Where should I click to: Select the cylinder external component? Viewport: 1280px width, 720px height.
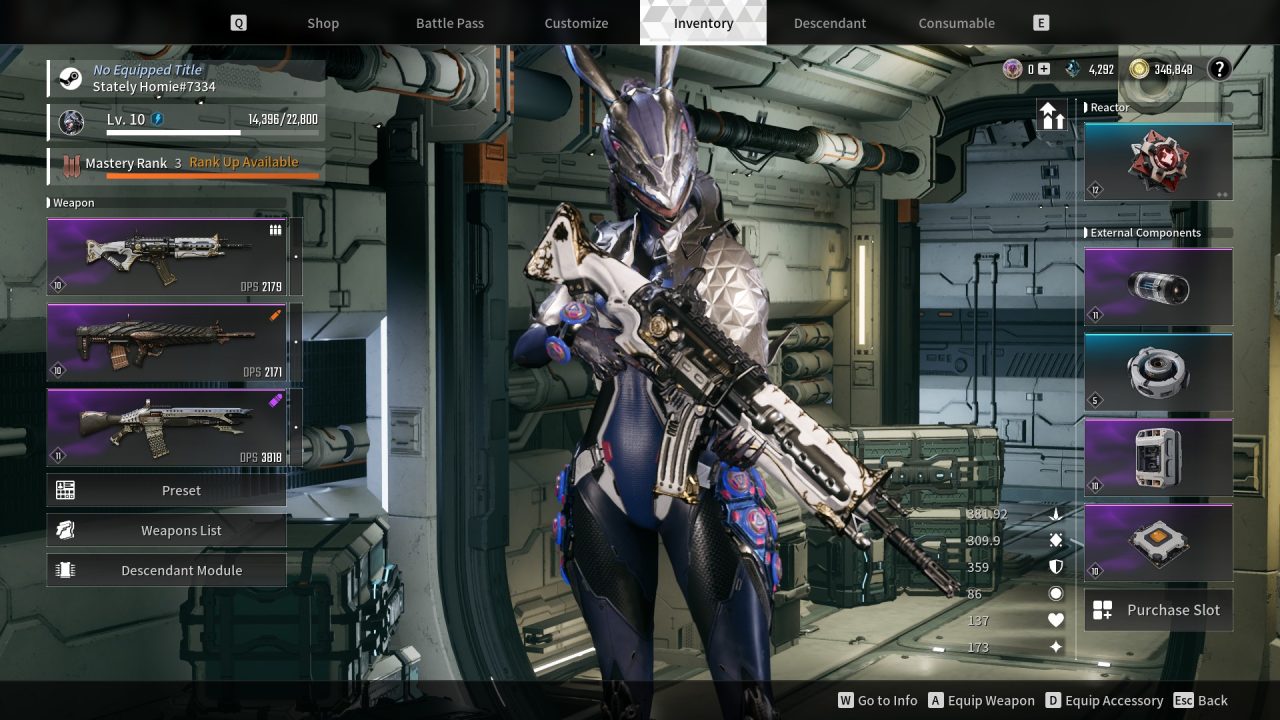coord(1158,287)
